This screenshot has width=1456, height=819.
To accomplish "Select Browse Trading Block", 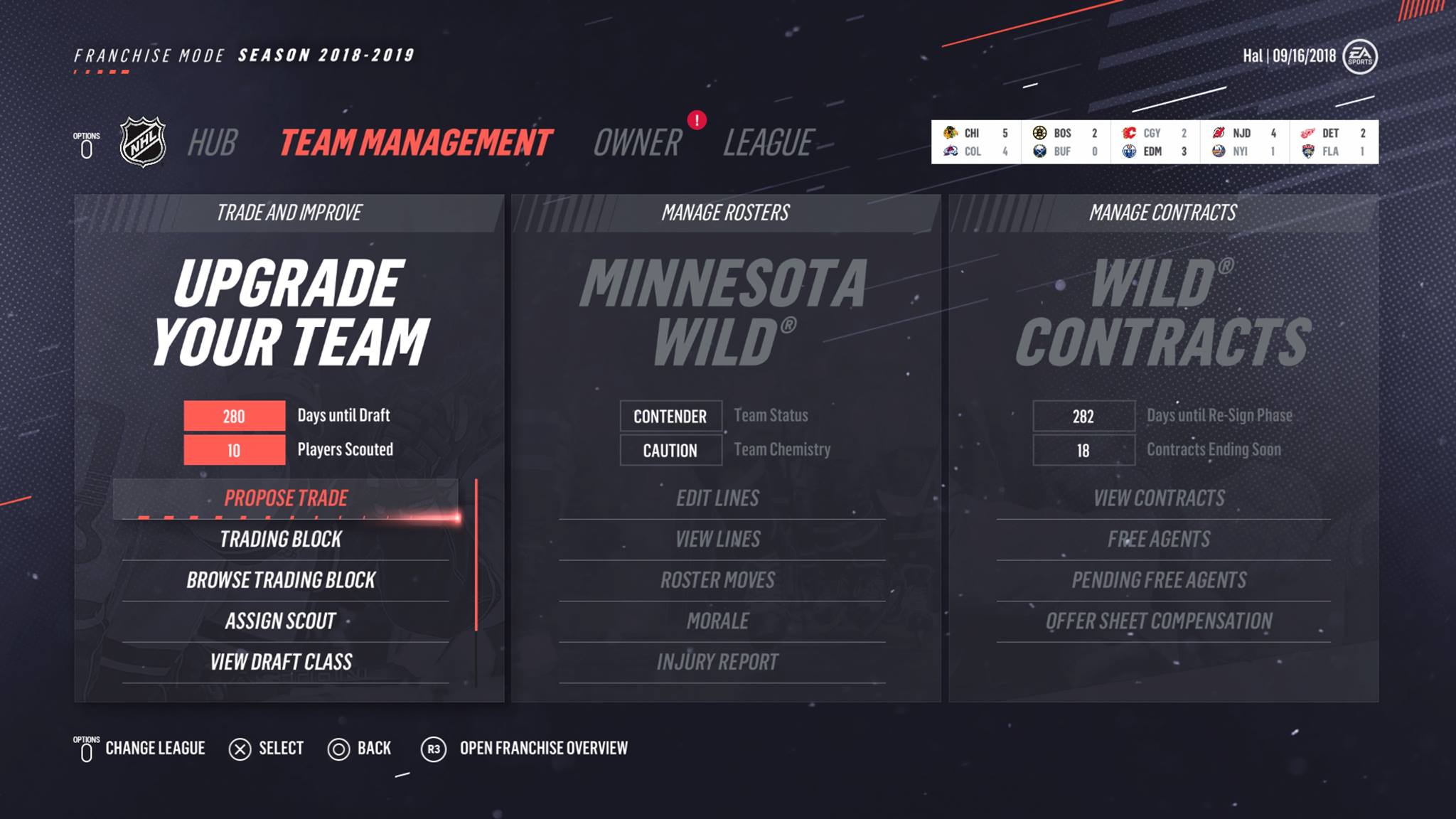I will 281,580.
